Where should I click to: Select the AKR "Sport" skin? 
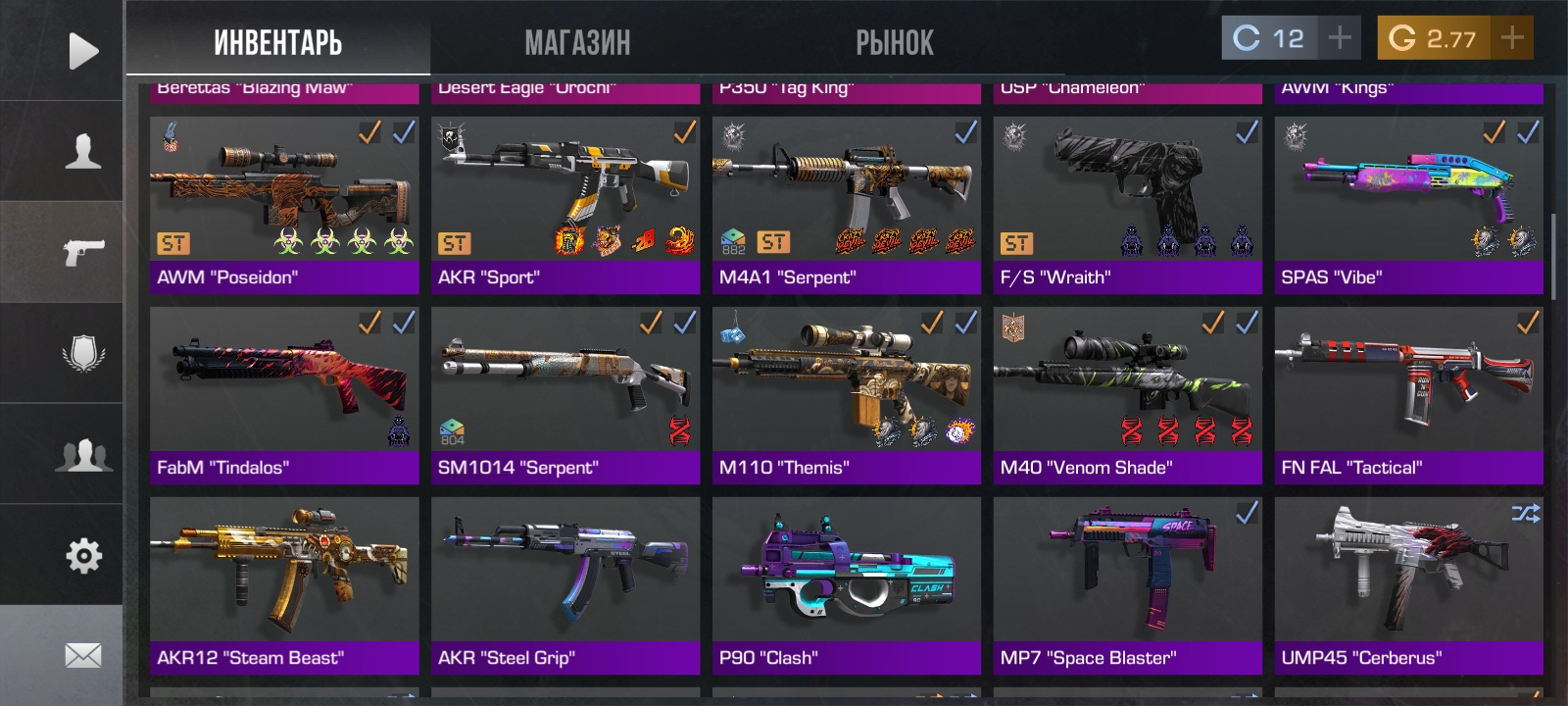pos(565,205)
